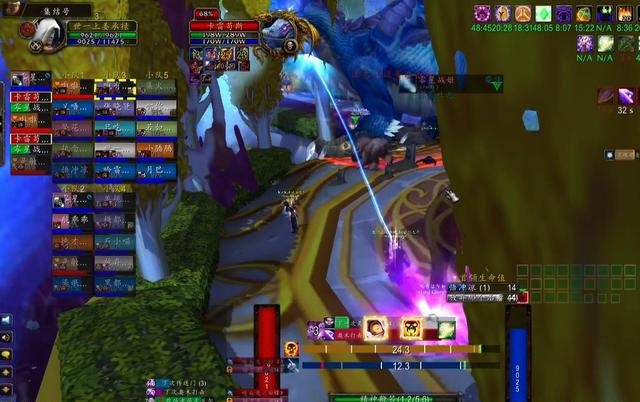Screen dimensions: 640x402
Task: Click the 小腾腾 raid member frame
Action: (157, 150)
